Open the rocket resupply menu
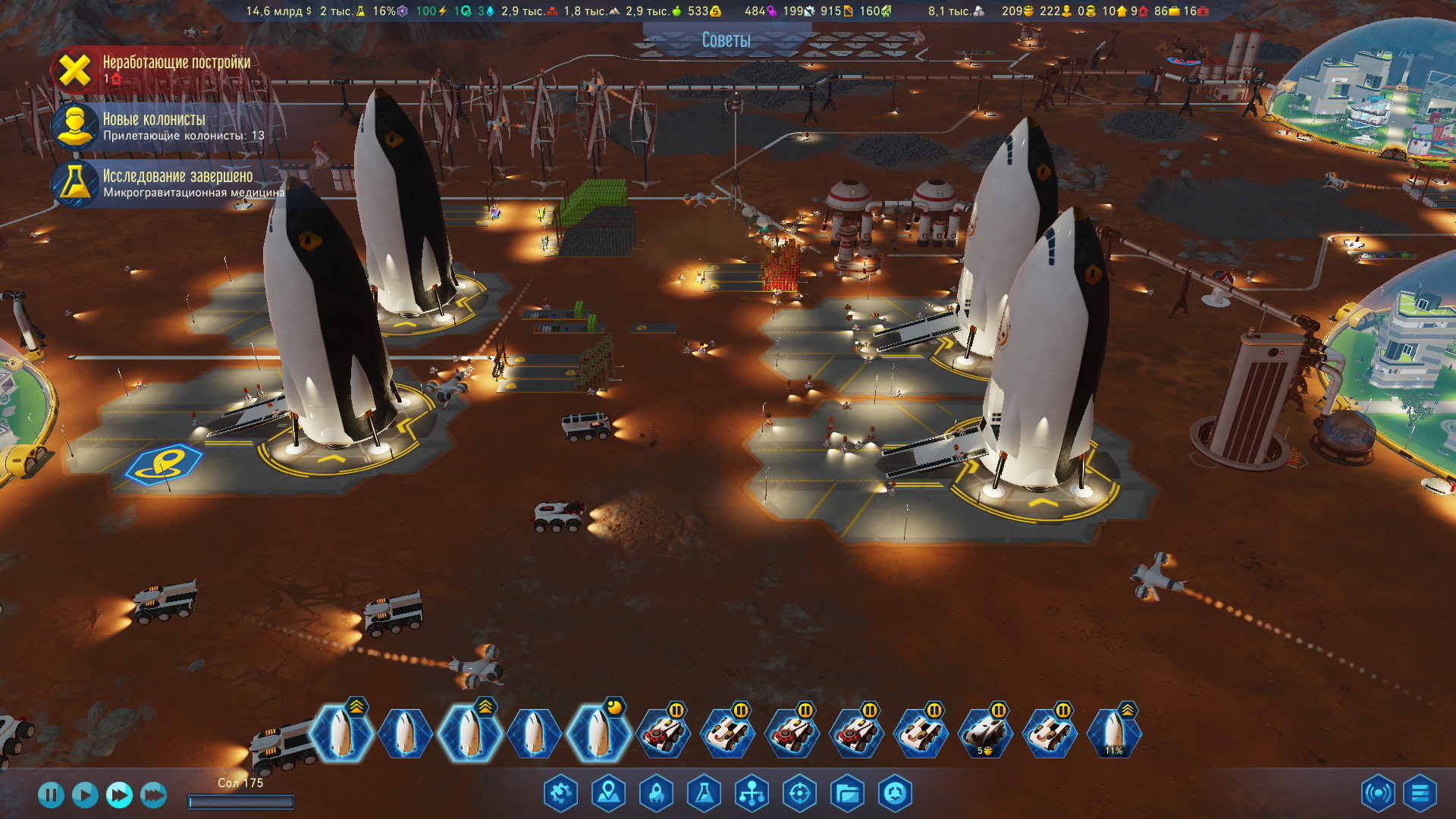 (656, 794)
